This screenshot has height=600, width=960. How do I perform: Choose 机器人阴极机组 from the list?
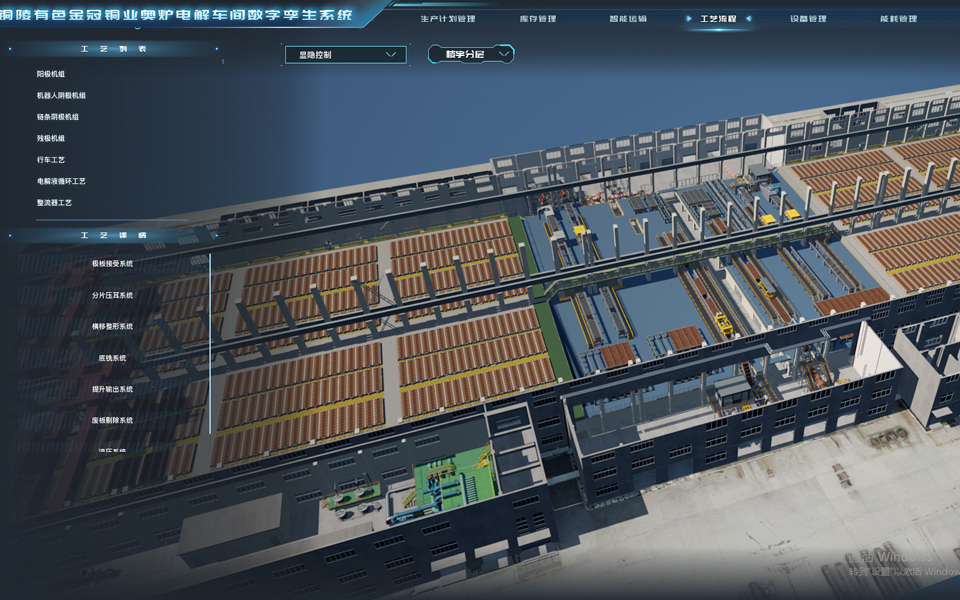[x=61, y=96]
